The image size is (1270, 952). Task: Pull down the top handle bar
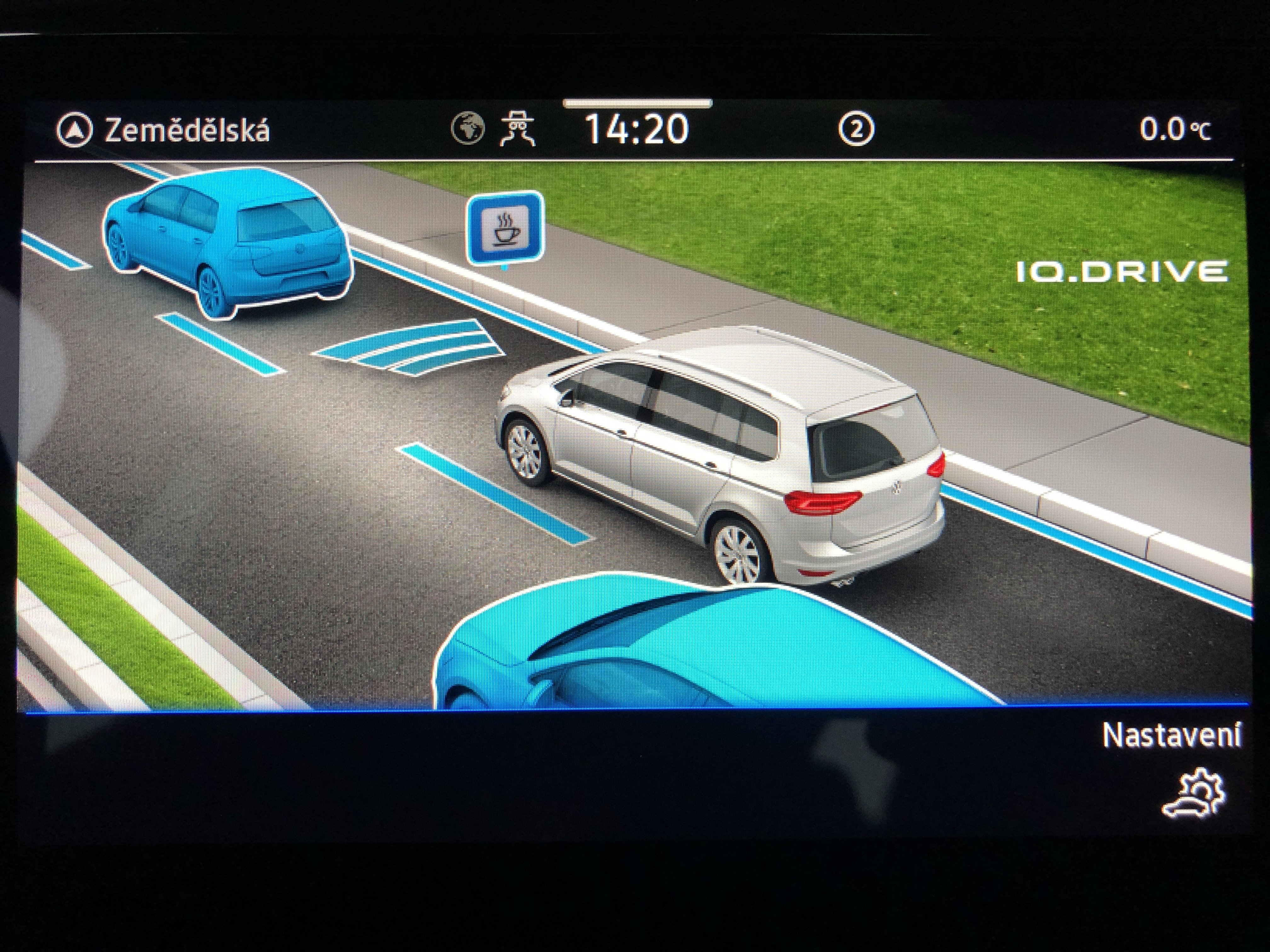pos(637,104)
